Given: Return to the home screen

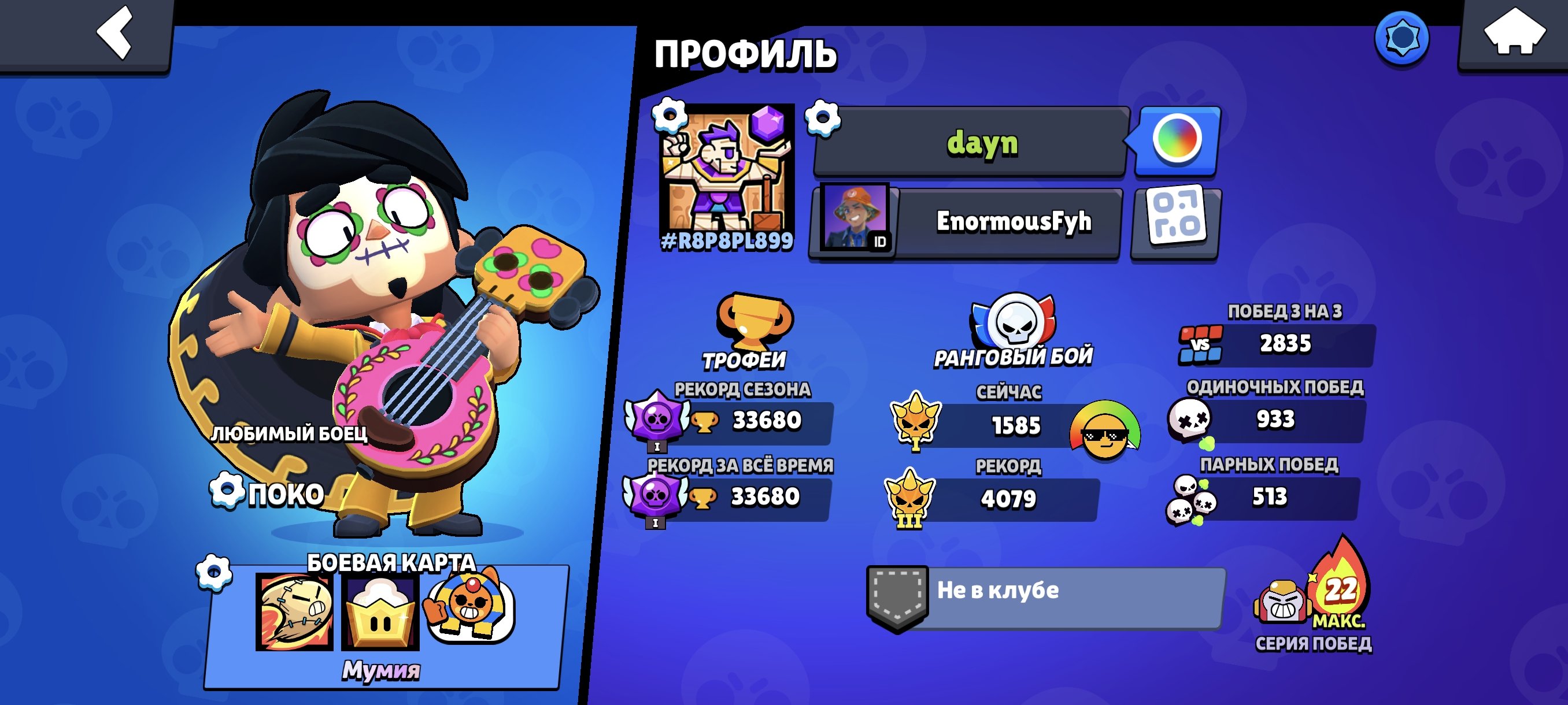Looking at the screenshot, I should coord(1514,34).
